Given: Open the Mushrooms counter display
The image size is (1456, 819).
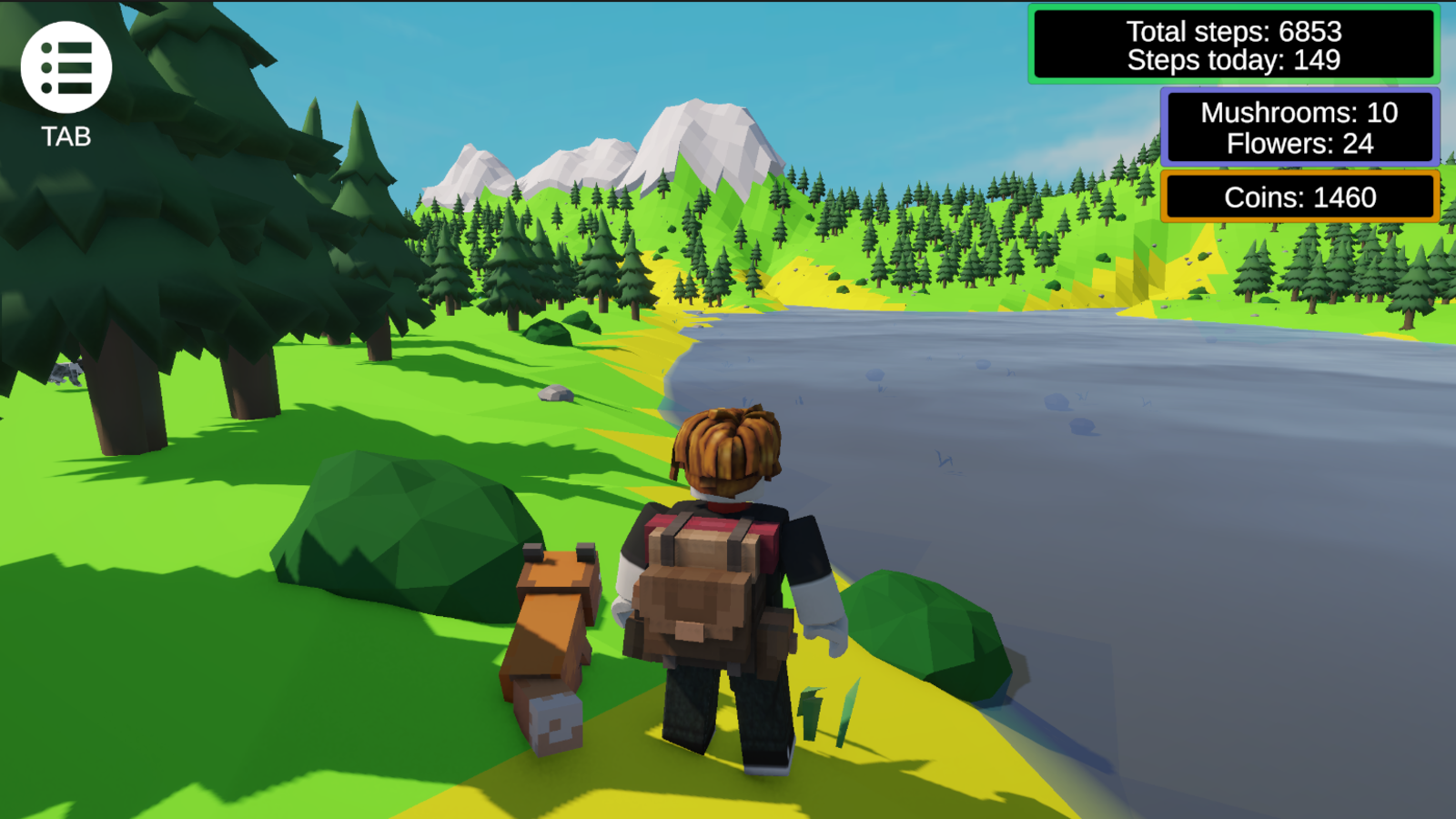Looking at the screenshot, I should [1298, 114].
